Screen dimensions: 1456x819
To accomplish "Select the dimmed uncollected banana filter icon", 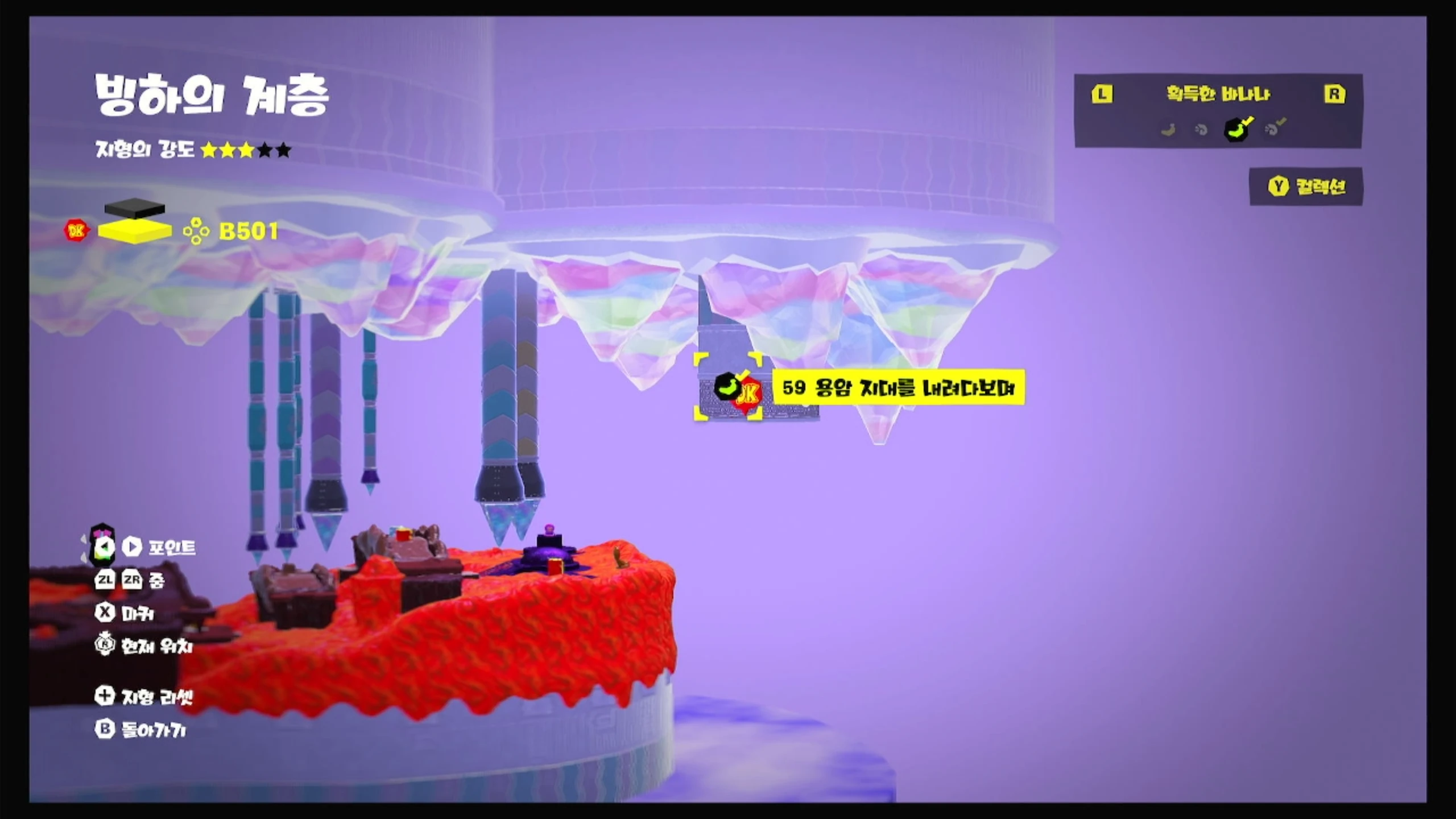I will [x=1168, y=130].
